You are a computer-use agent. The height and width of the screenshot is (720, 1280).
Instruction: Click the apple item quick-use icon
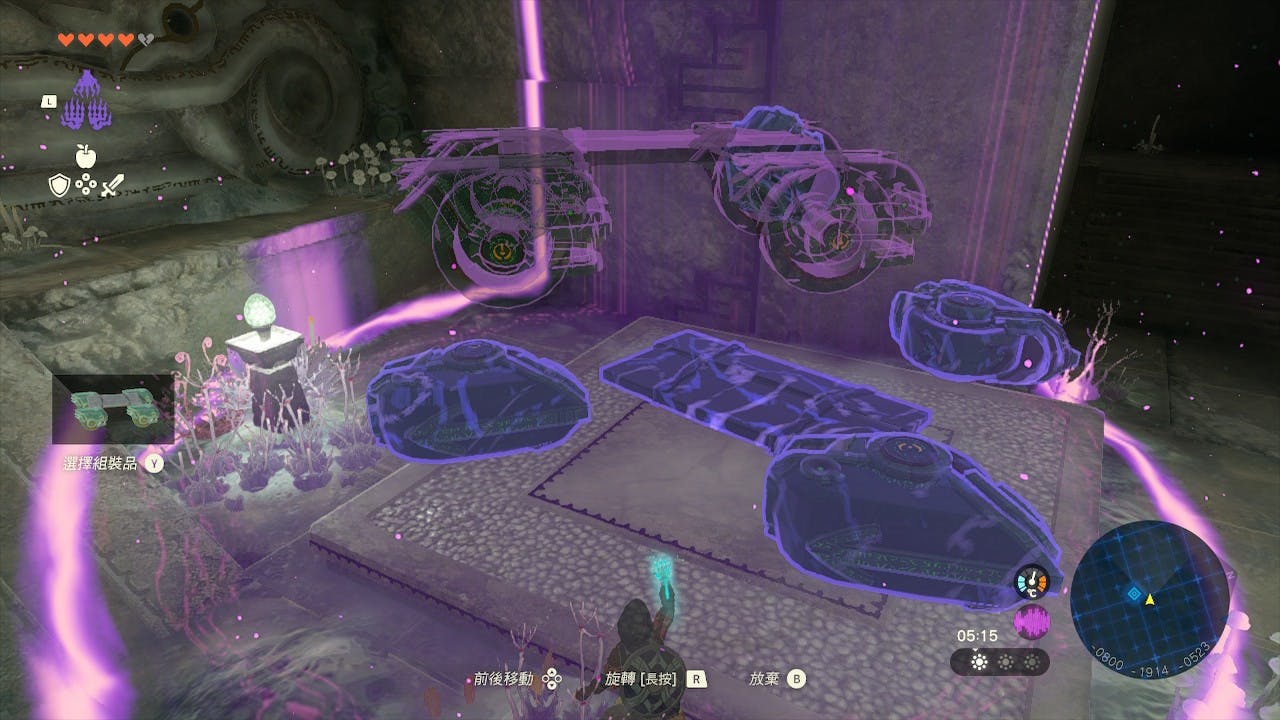(85, 155)
